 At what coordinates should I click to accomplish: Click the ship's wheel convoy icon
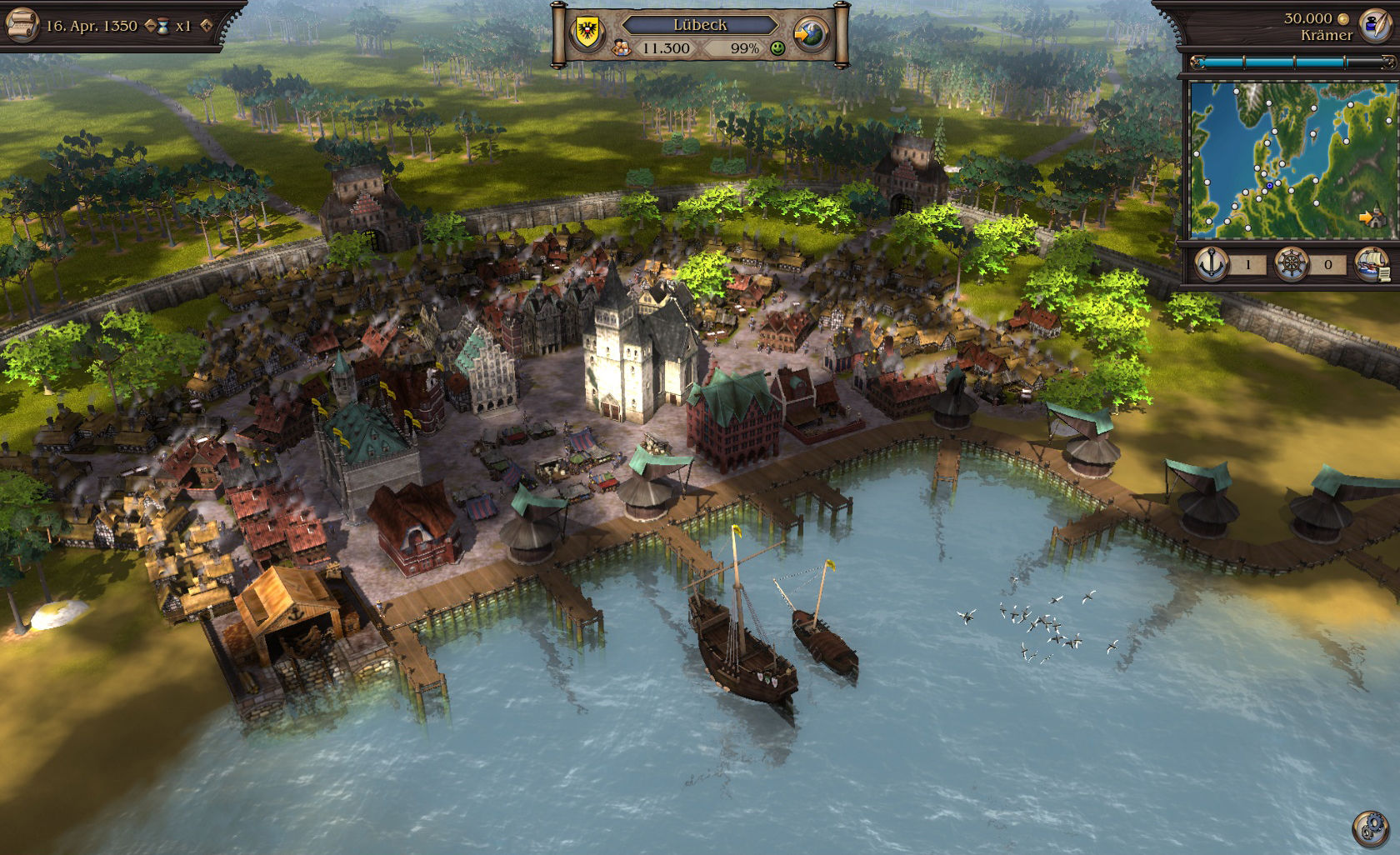pyautogui.click(x=1292, y=263)
